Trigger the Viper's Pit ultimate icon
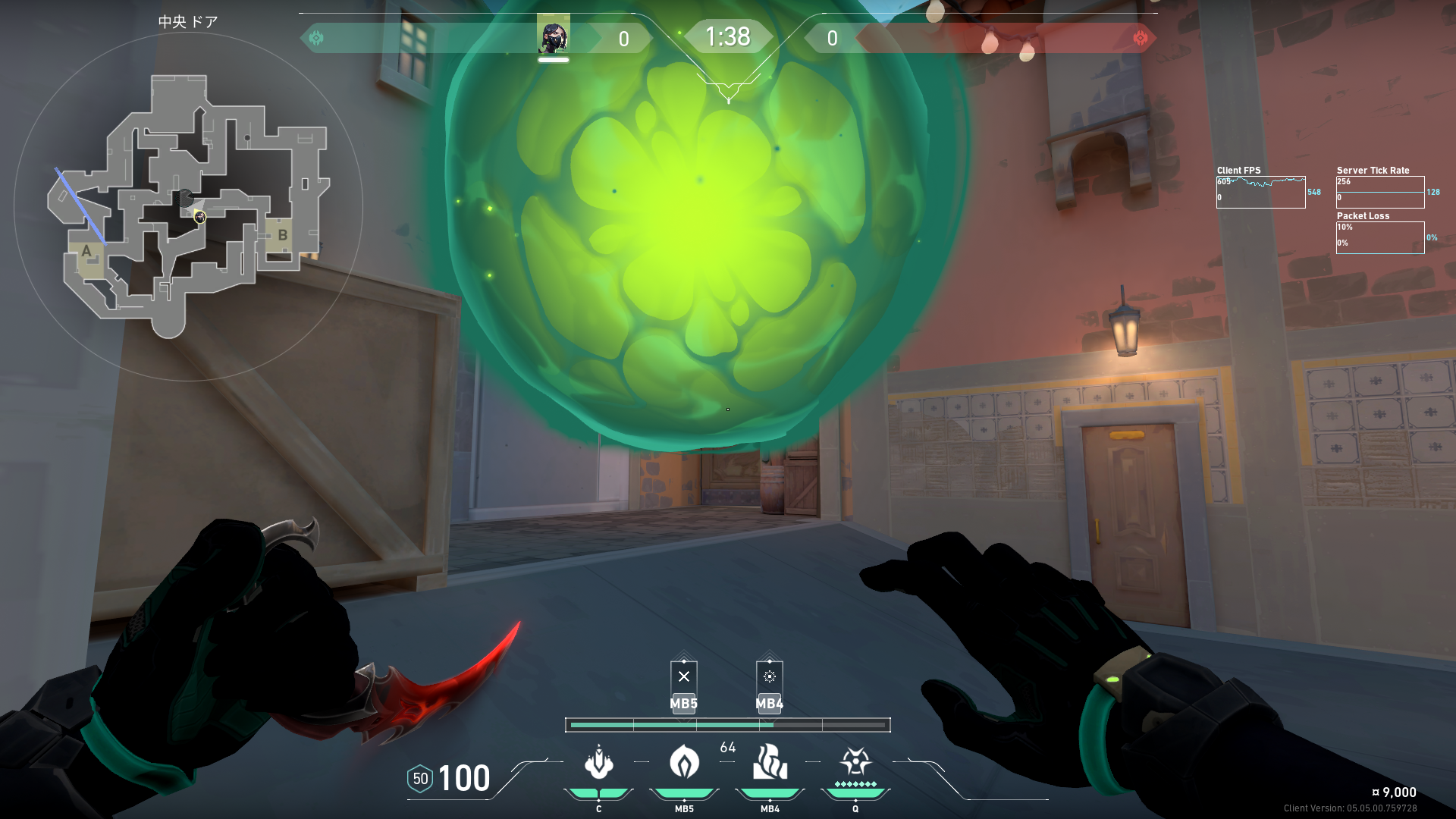 pyautogui.click(x=855, y=762)
